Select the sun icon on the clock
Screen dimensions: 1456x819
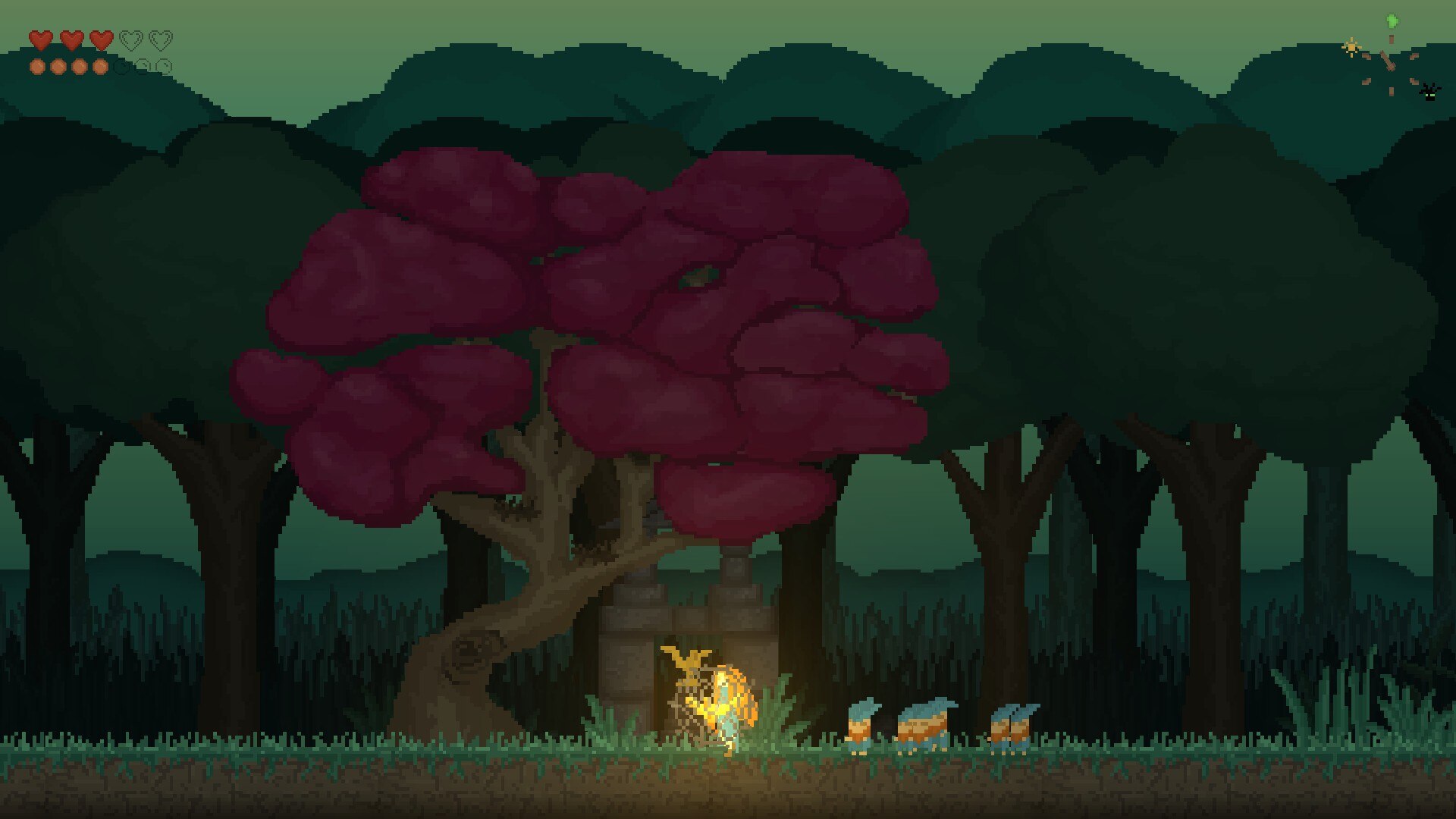tap(1351, 48)
